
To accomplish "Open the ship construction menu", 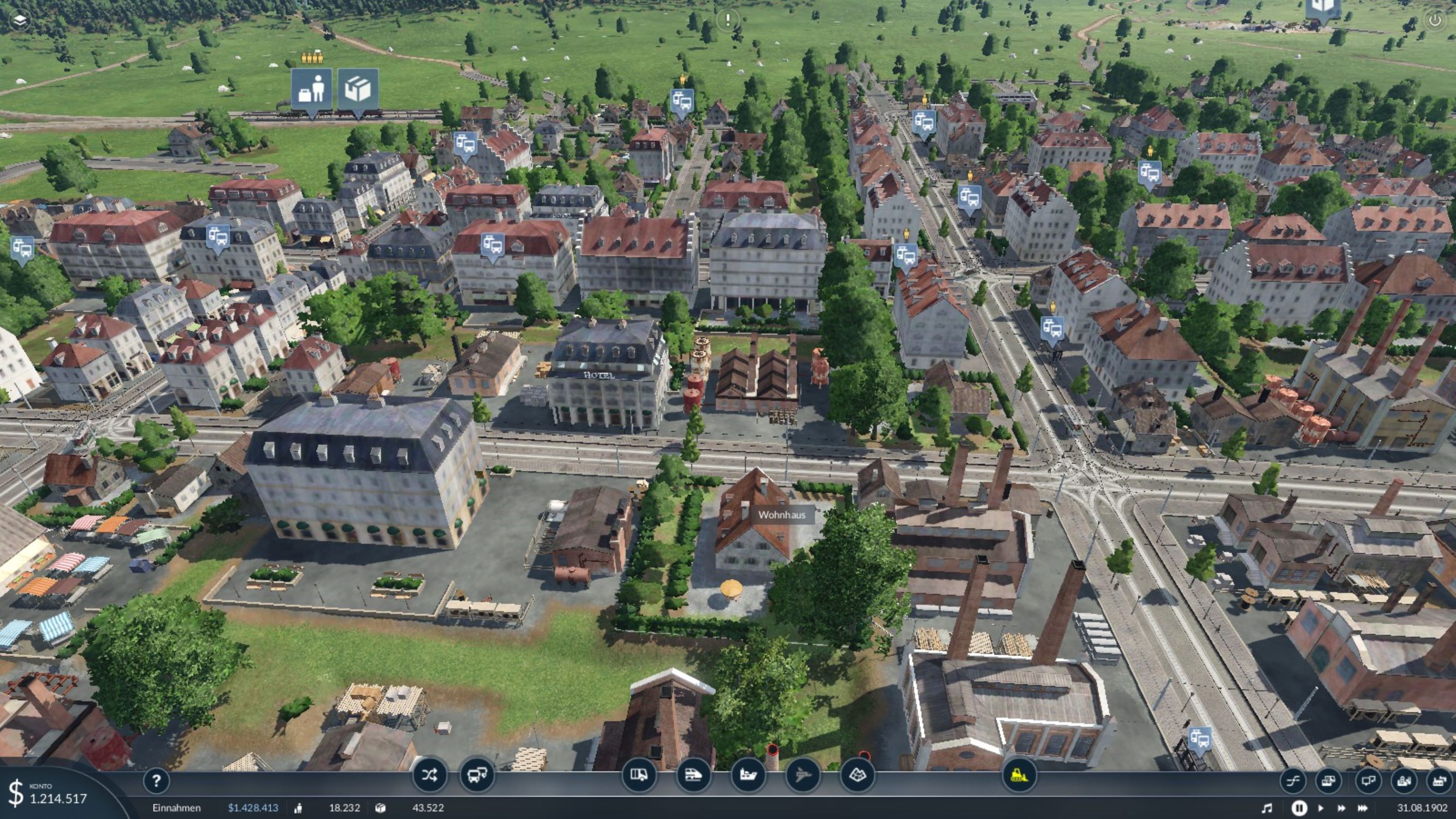I will tap(748, 775).
